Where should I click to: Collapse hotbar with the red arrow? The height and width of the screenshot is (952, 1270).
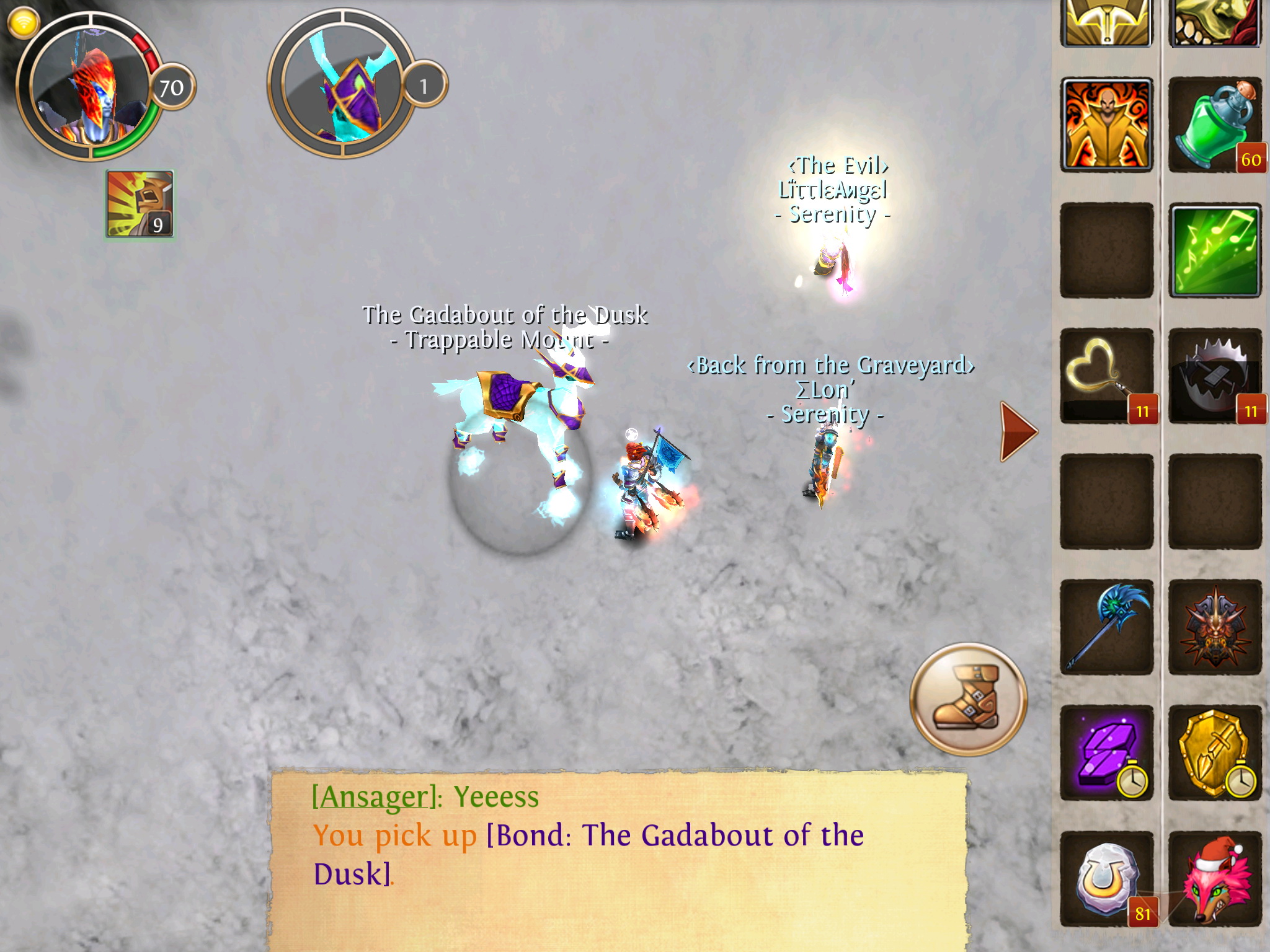(x=1018, y=431)
